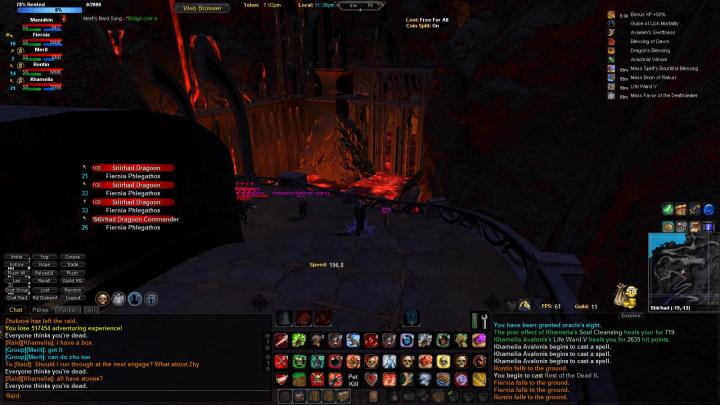Click the Loot macro button
720x405 pixels.
(44, 289)
